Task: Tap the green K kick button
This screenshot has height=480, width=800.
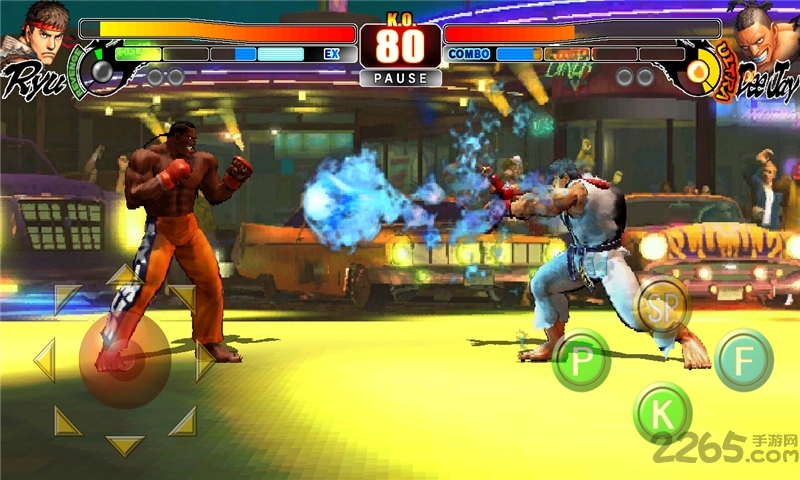Action: pos(661,412)
